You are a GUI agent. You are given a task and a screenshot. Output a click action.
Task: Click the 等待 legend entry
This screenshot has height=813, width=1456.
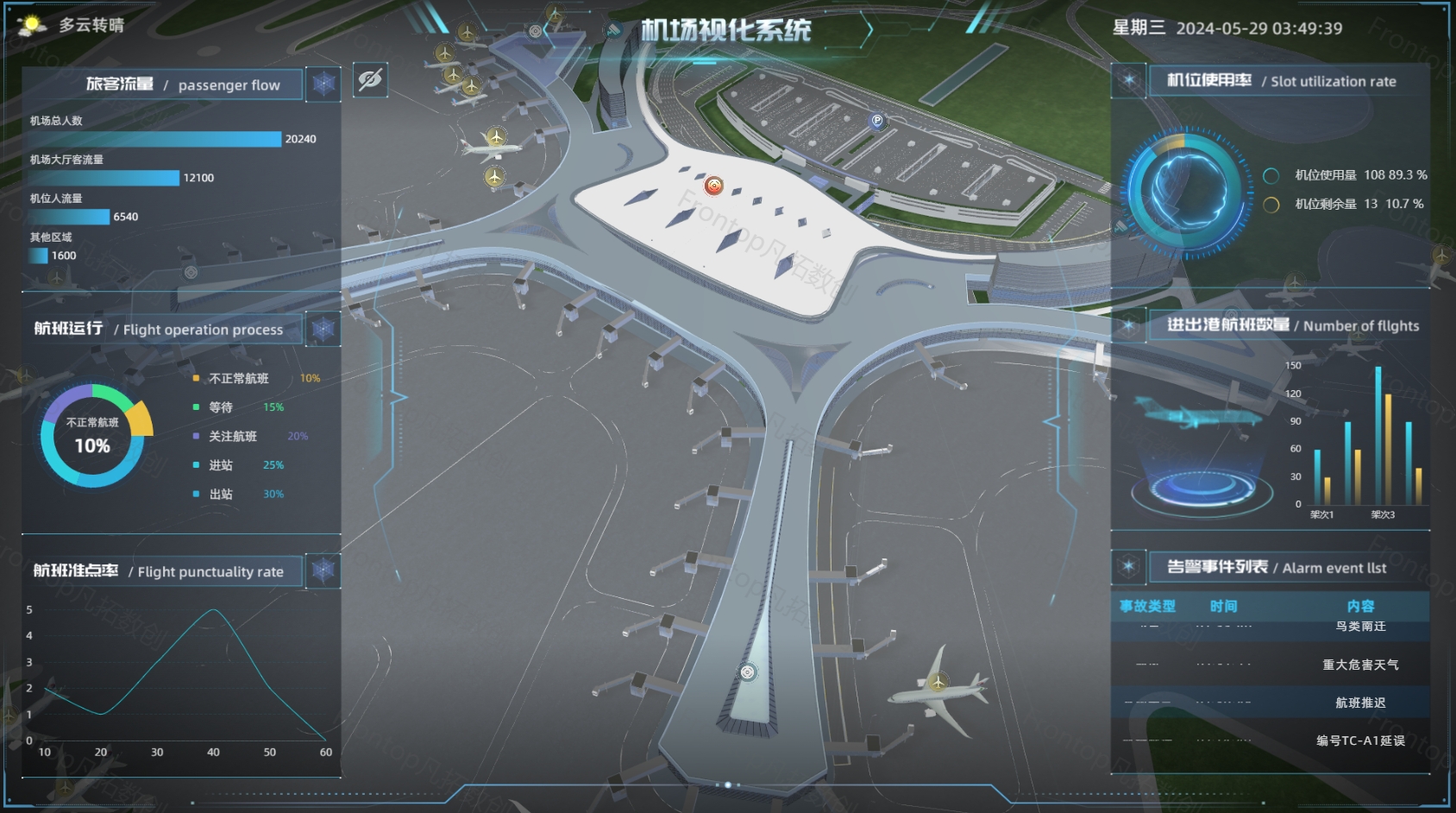221,407
